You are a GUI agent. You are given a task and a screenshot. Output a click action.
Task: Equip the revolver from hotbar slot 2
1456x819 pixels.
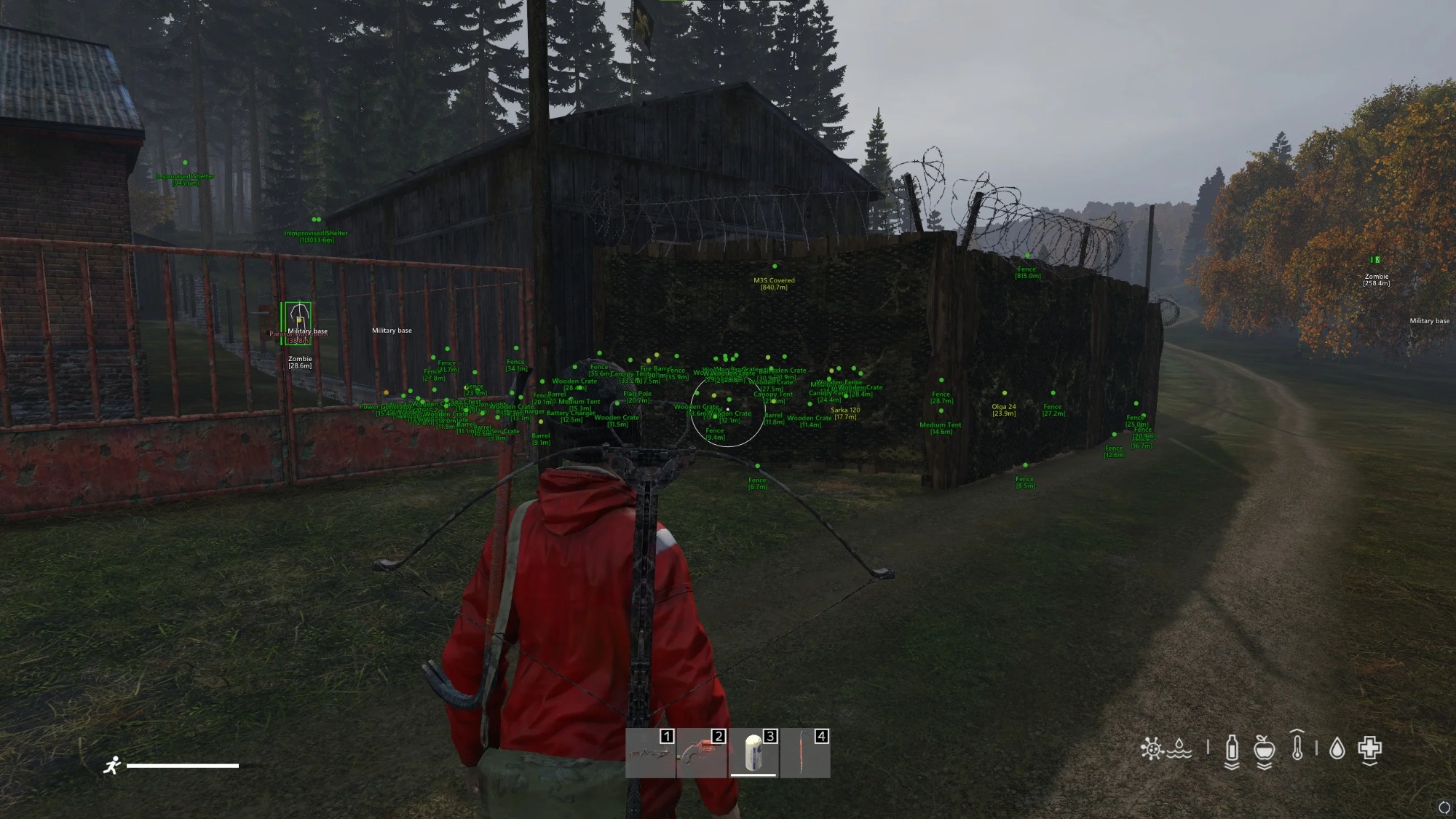click(702, 753)
